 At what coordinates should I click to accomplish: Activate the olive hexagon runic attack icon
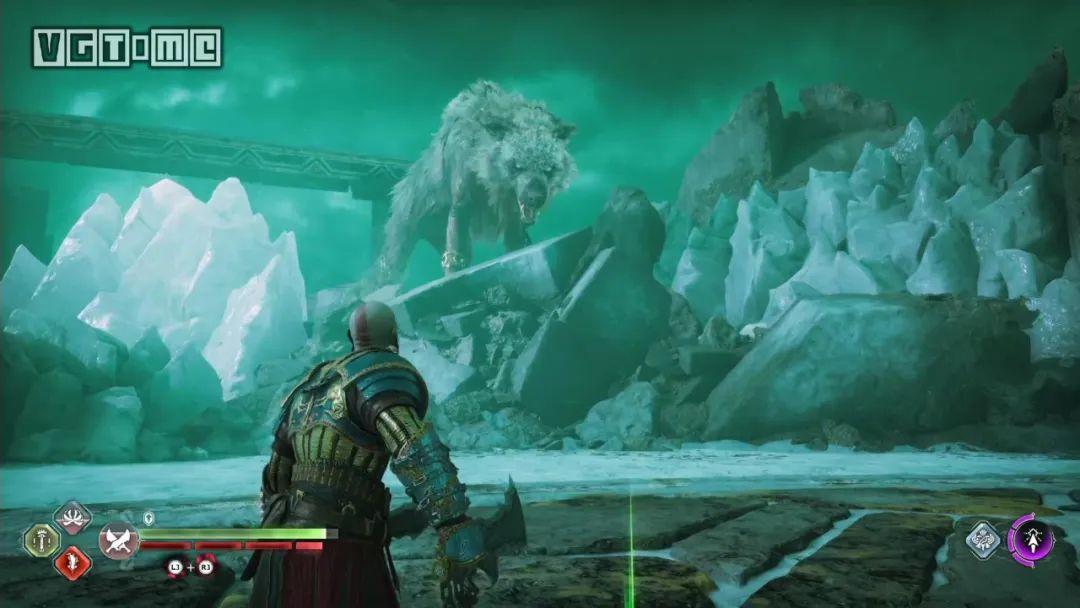point(41,540)
